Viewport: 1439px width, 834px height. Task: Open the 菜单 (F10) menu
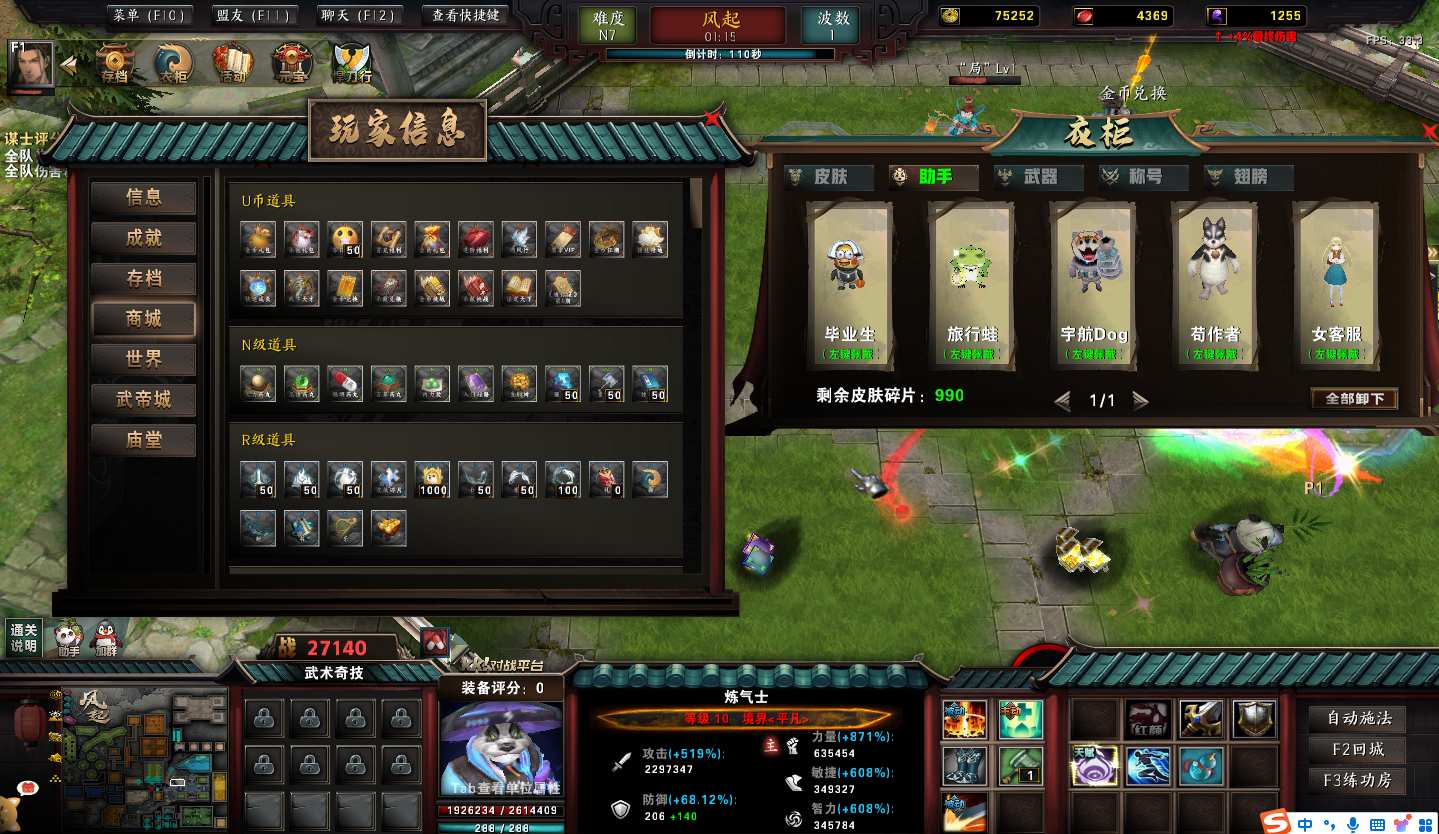[x=150, y=16]
